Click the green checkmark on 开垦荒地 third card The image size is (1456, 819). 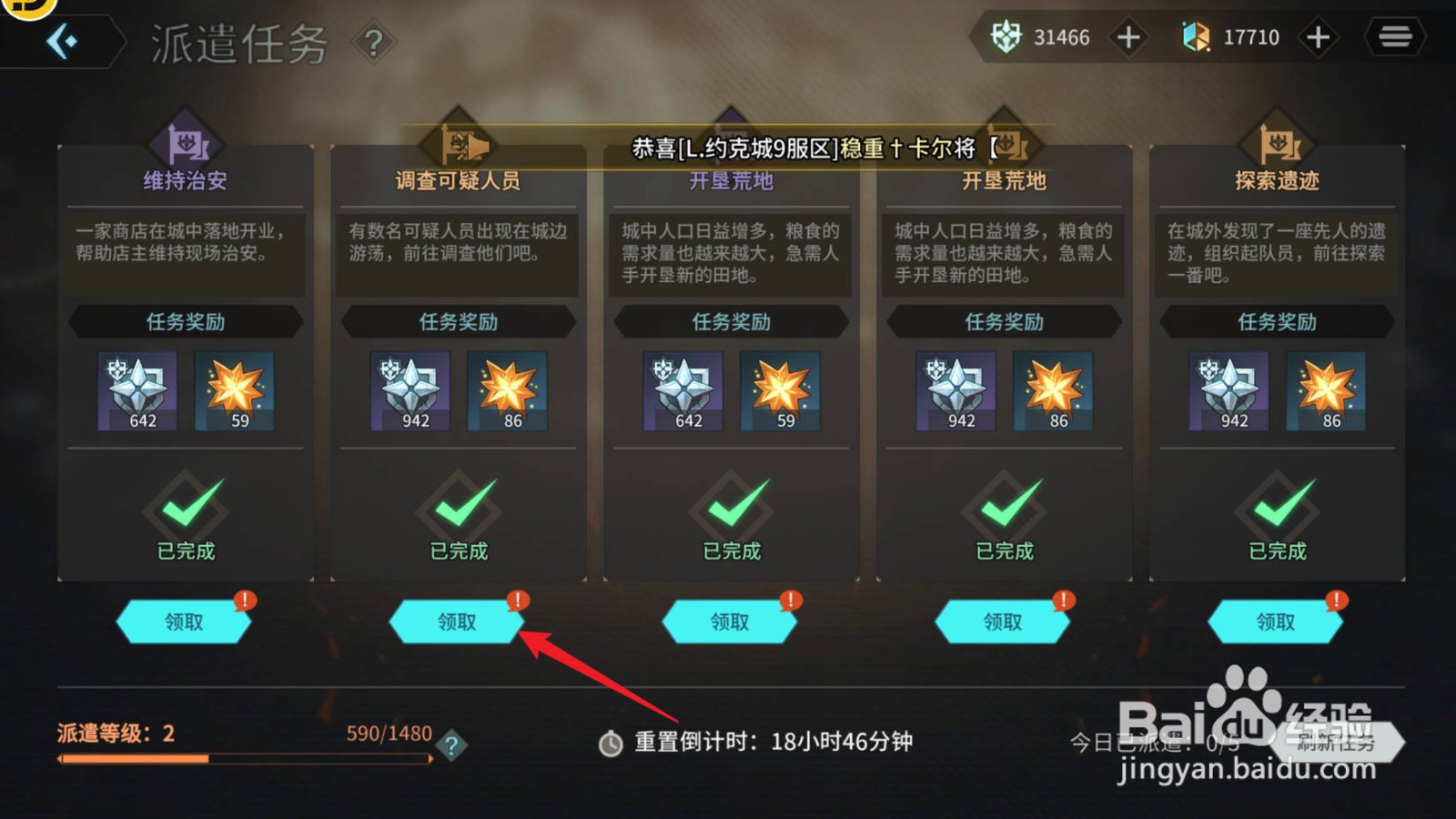tap(732, 505)
